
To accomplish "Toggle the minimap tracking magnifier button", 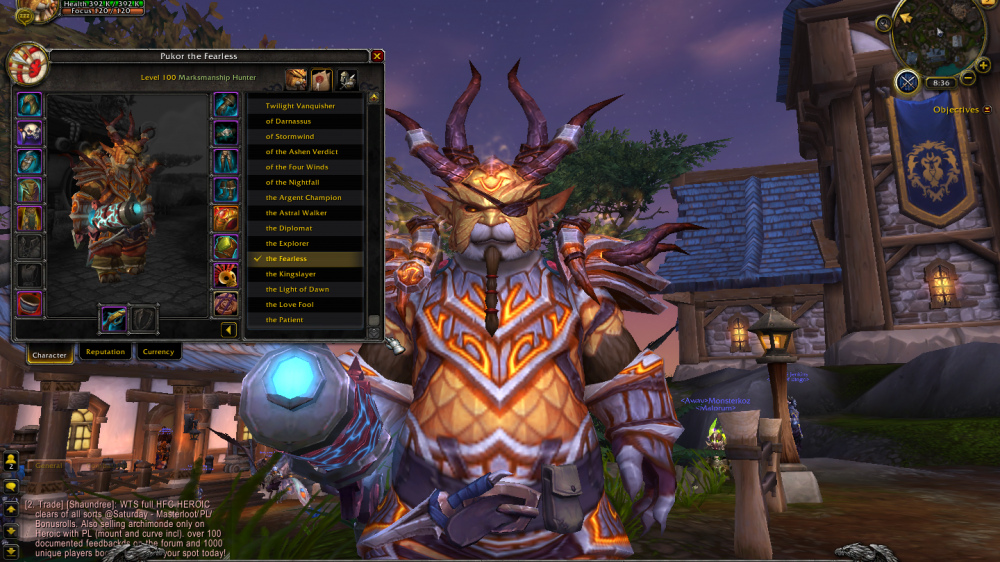I will [884, 23].
